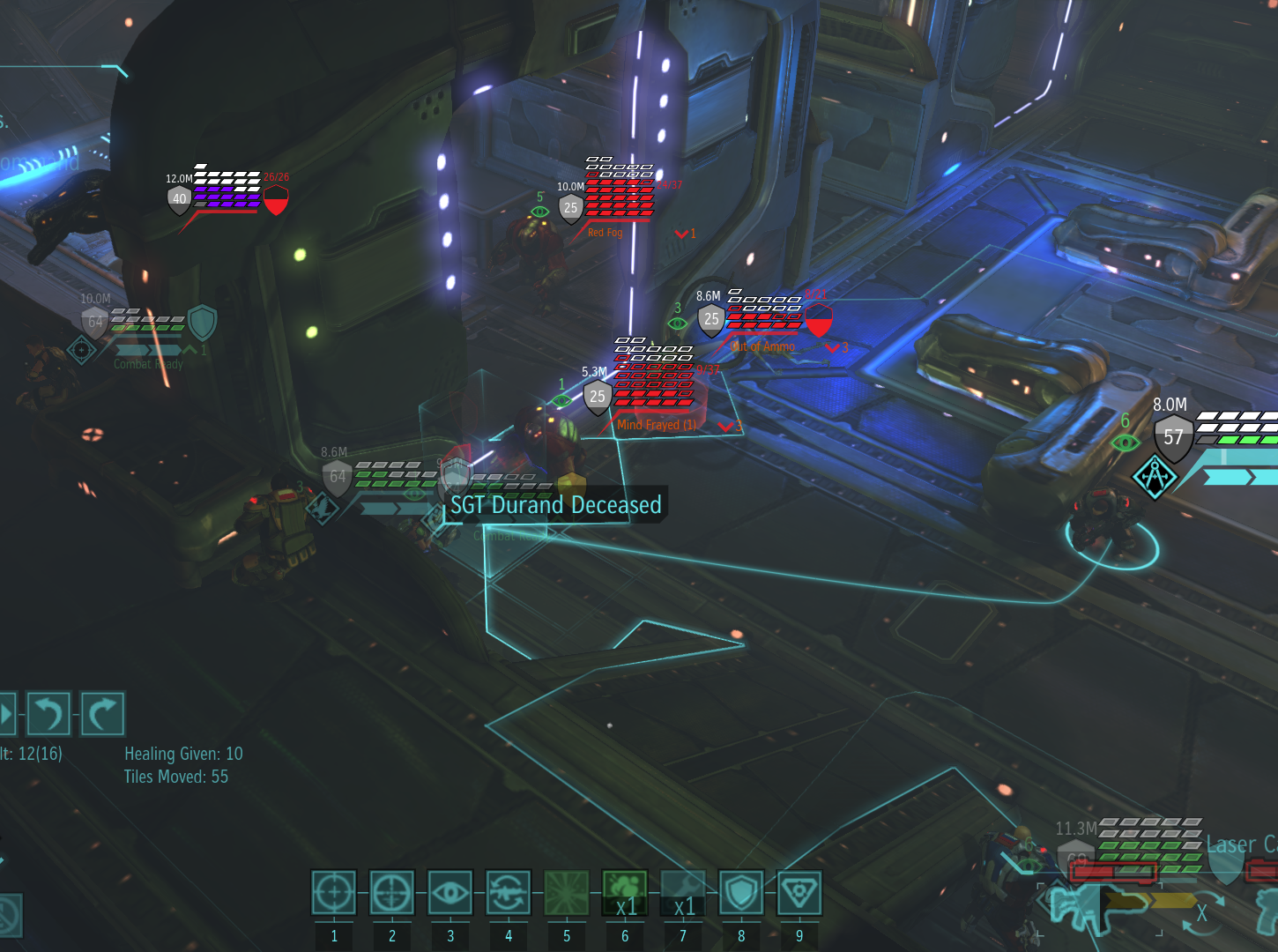Activate the precision shot scope ability

click(392, 893)
